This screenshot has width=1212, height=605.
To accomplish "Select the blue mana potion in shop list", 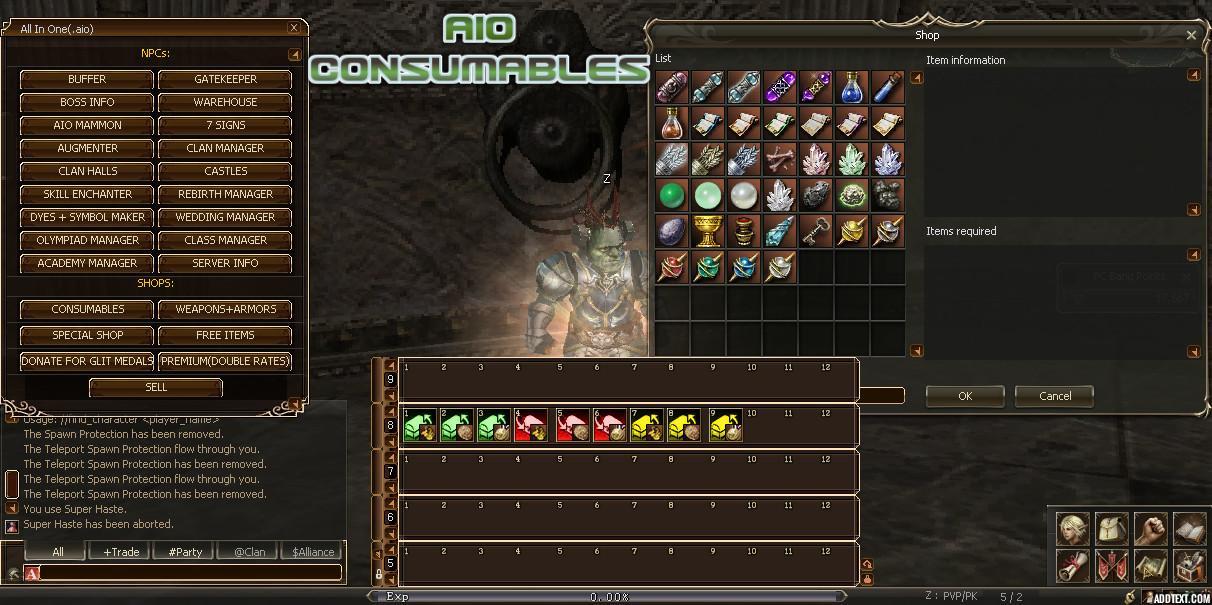I will pos(851,87).
